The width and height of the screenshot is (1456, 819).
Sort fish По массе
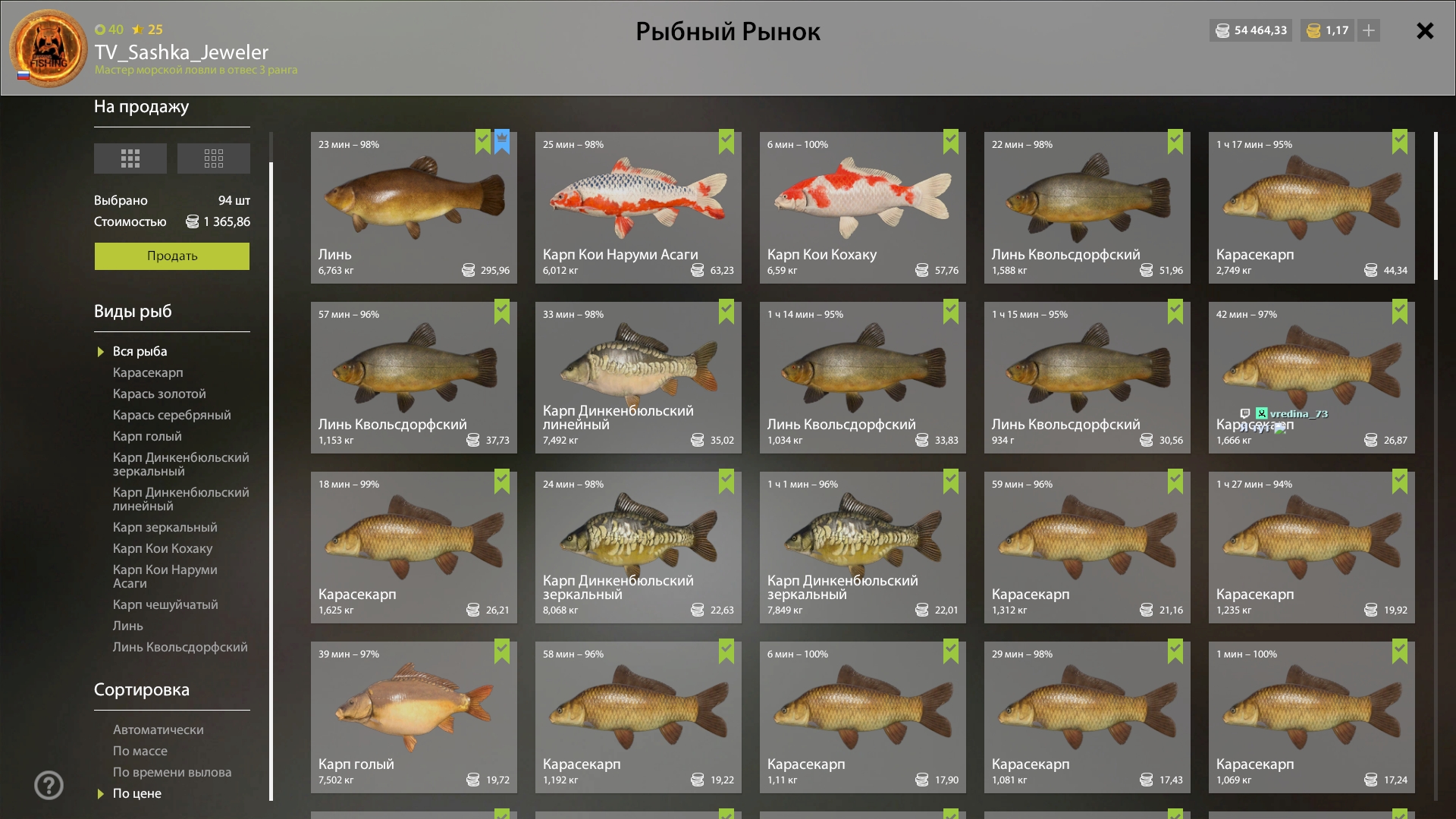pos(140,751)
